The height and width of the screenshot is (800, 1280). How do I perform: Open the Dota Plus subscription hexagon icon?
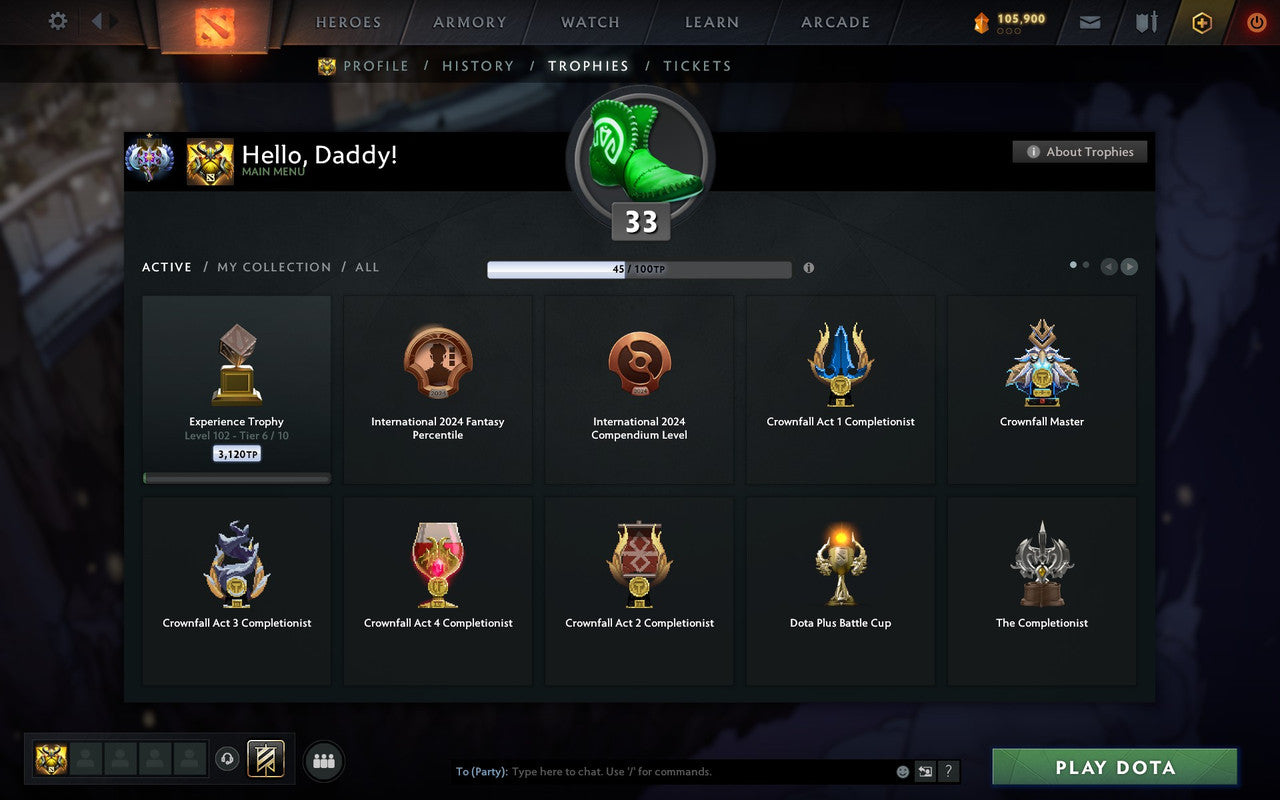tap(1201, 22)
